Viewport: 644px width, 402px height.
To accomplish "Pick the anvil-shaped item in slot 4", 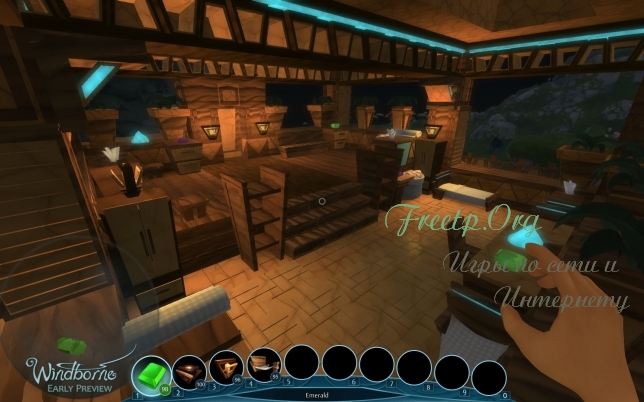I will [x=264, y=365].
